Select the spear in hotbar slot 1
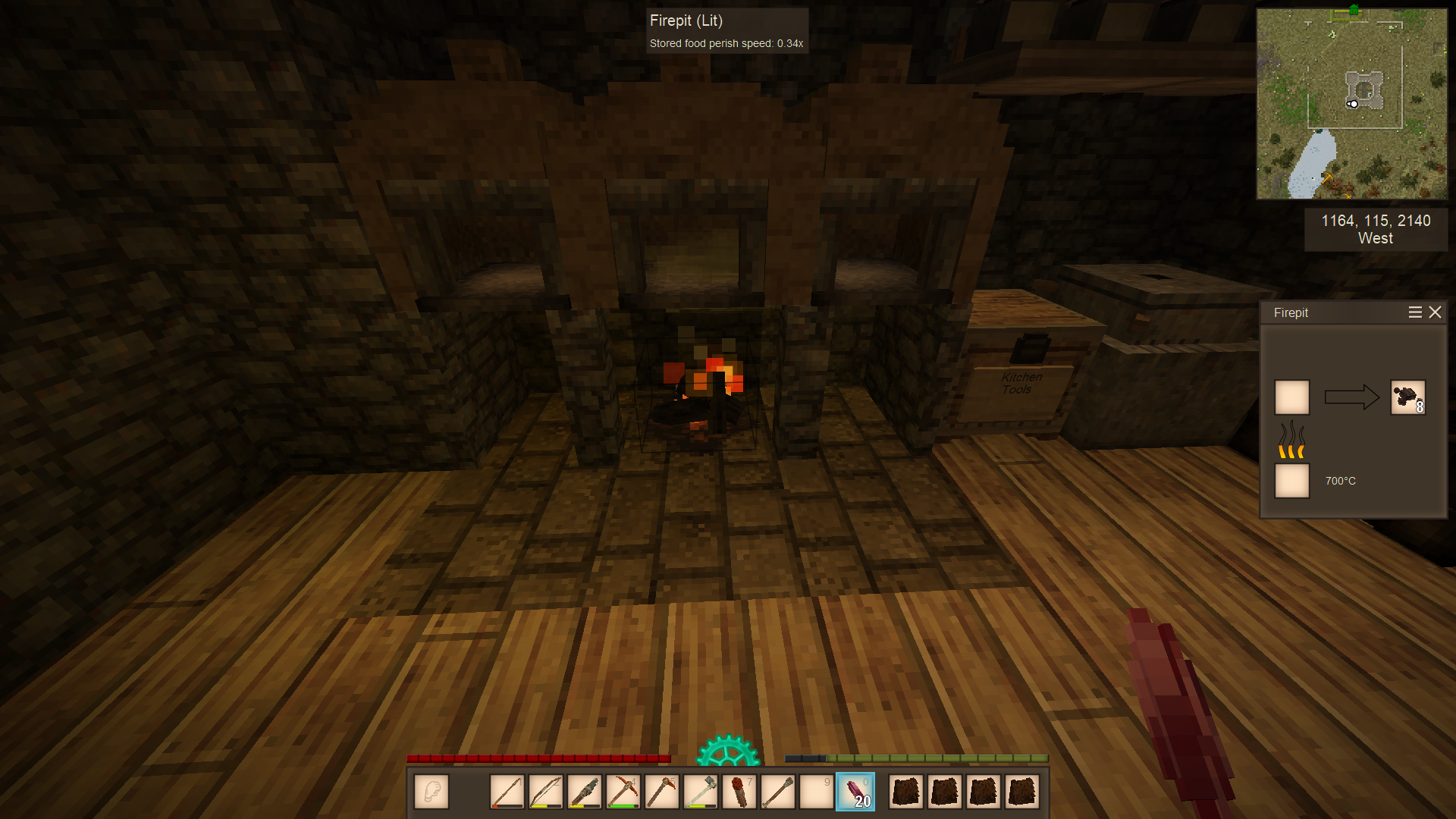 pyautogui.click(x=507, y=792)
